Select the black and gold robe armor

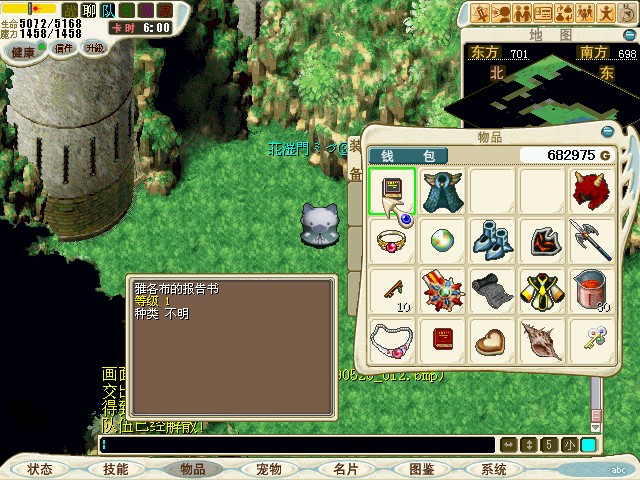click(x=542, y=290)
